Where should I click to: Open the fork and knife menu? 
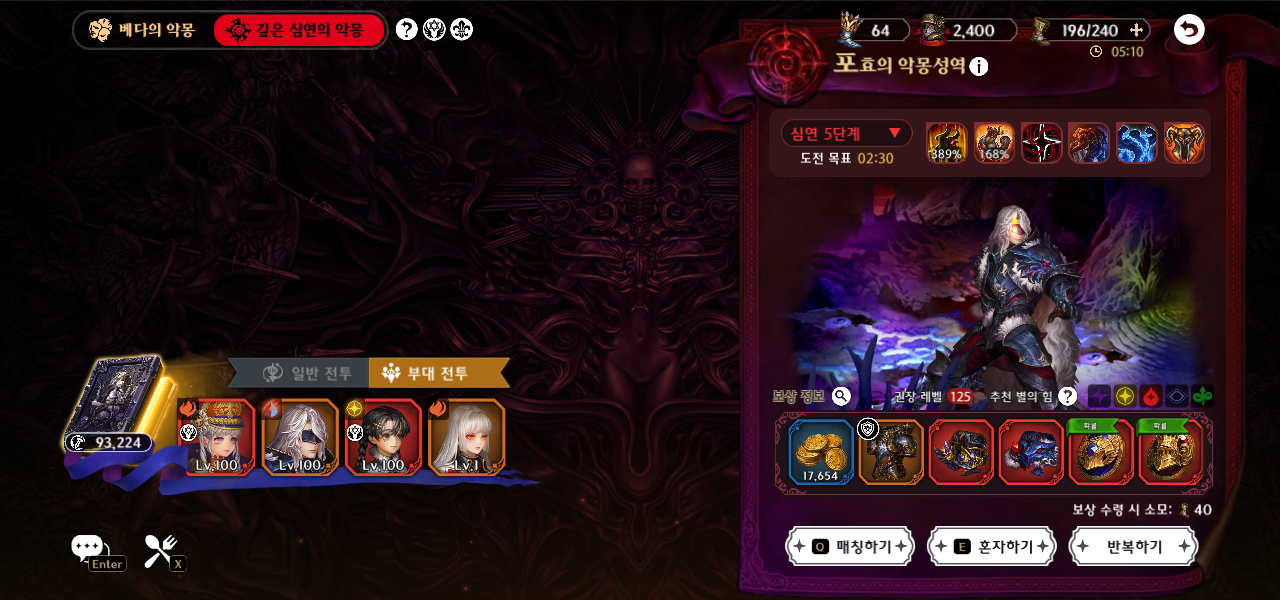[x=159, y=549]
